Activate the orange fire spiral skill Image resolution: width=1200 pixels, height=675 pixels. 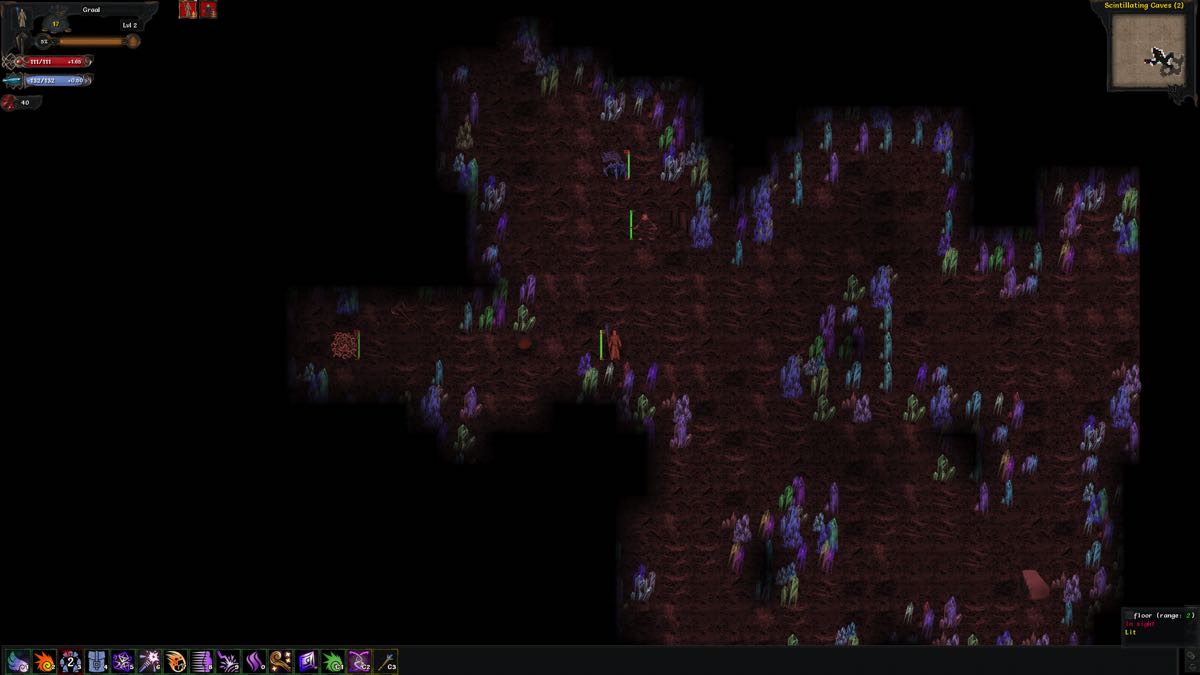click(x=45, y=661)
